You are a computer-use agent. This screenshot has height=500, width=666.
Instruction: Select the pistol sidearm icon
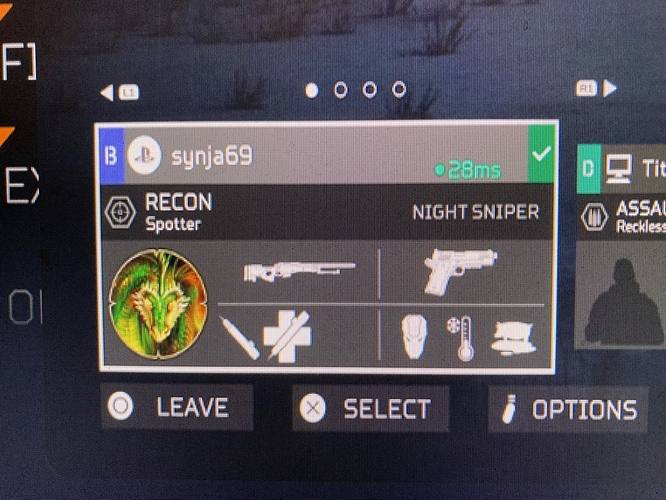[x=460, y=270]
